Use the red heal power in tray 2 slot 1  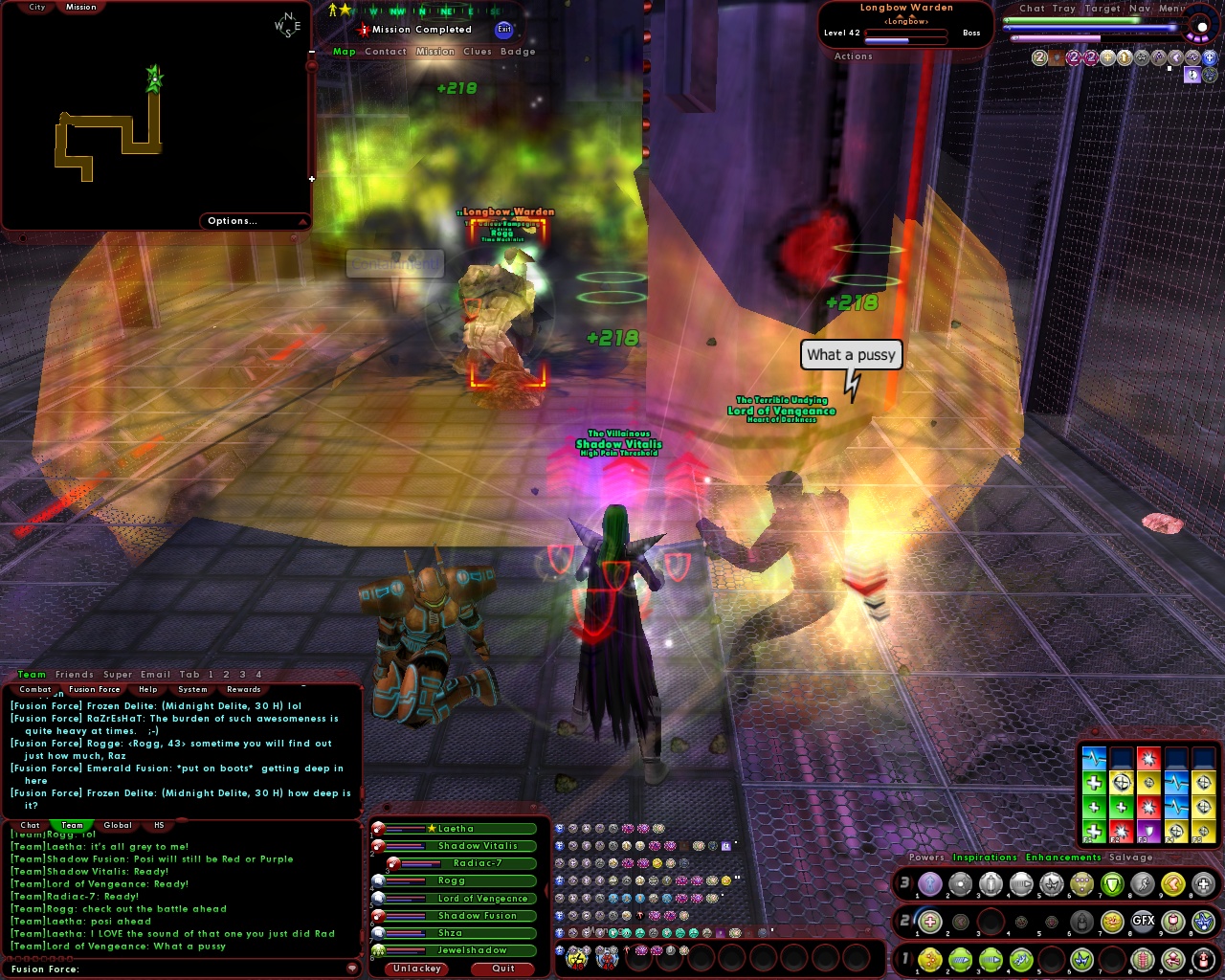coord(929,922)
